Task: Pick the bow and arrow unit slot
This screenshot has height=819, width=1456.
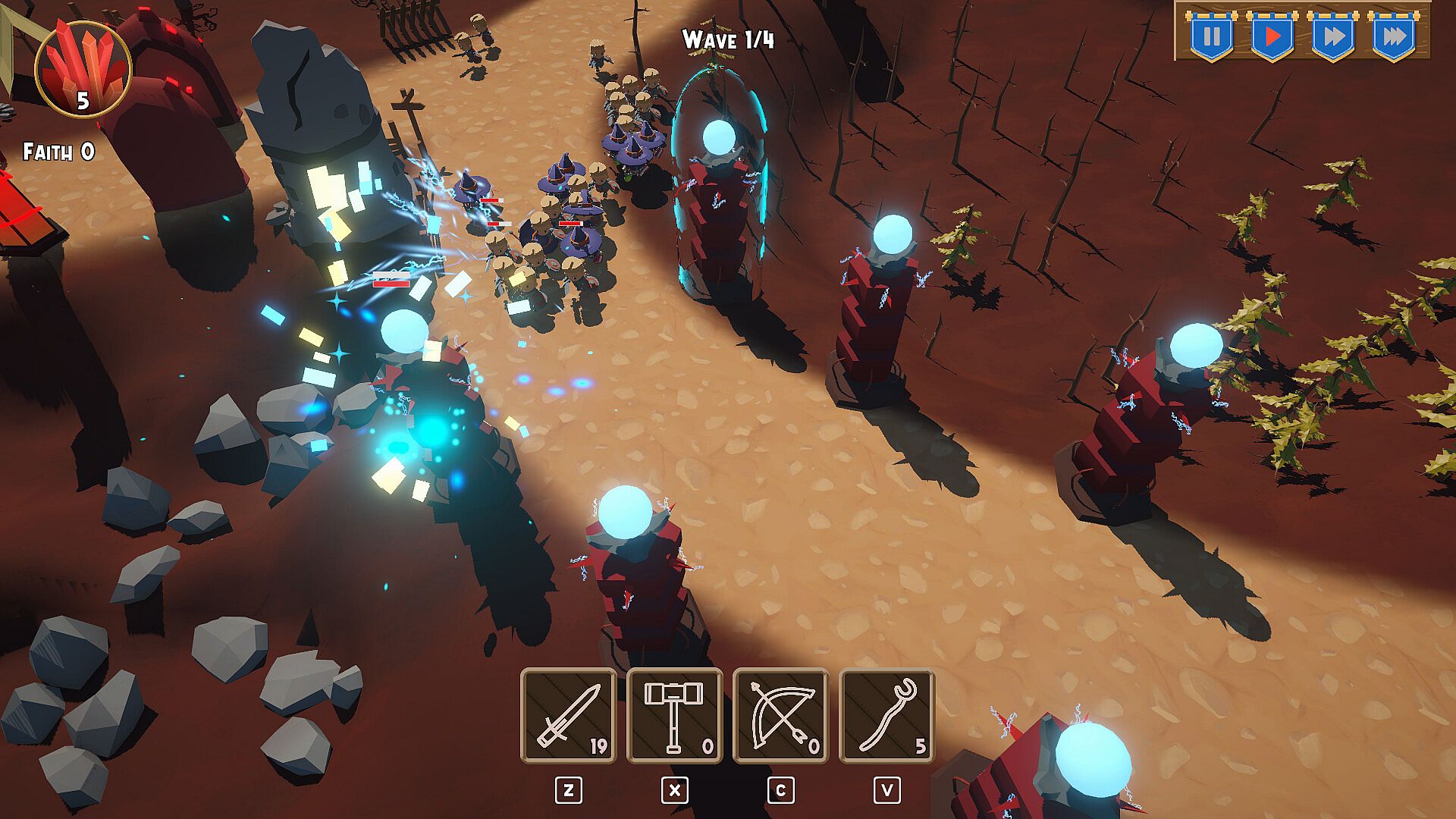Action: coord(781,715)
